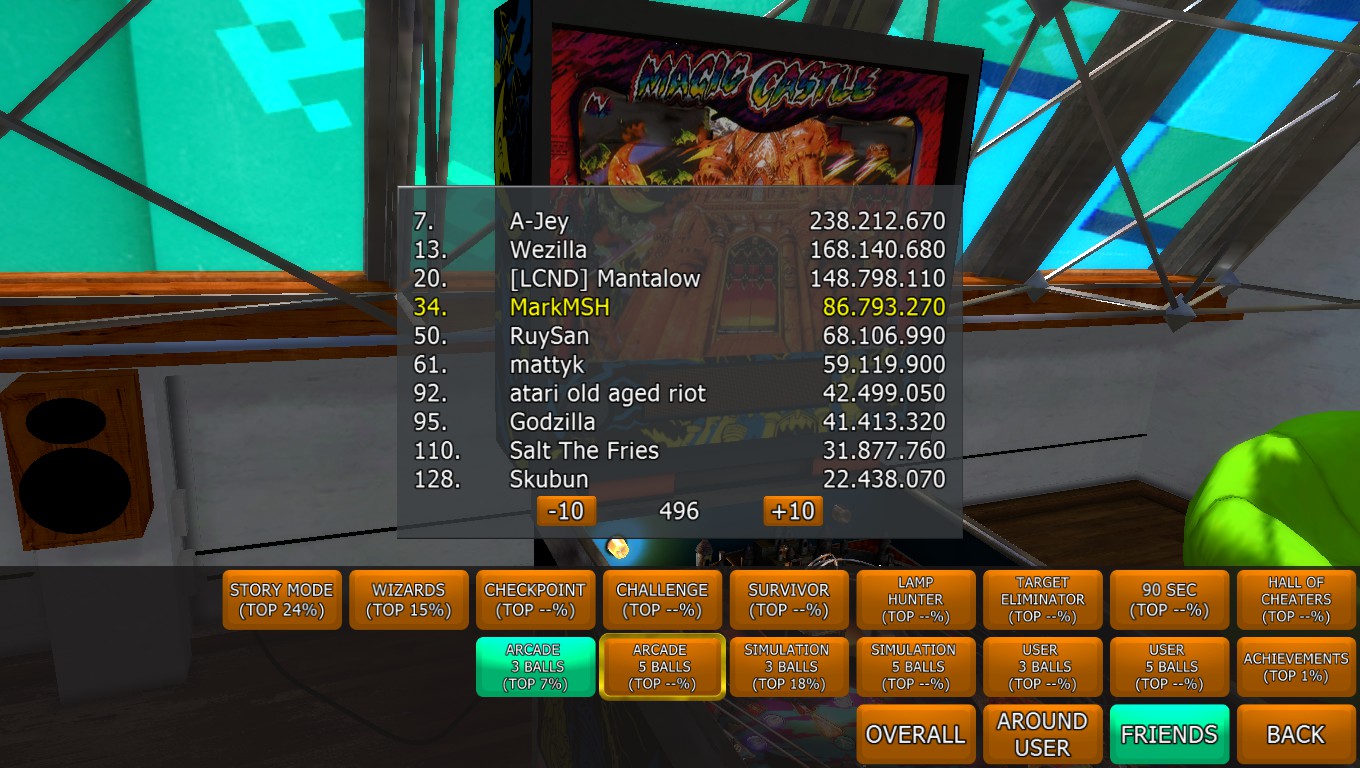Go back with the Back button
The height and width of the screenshot is (768, 1360).
[1295, 734]
